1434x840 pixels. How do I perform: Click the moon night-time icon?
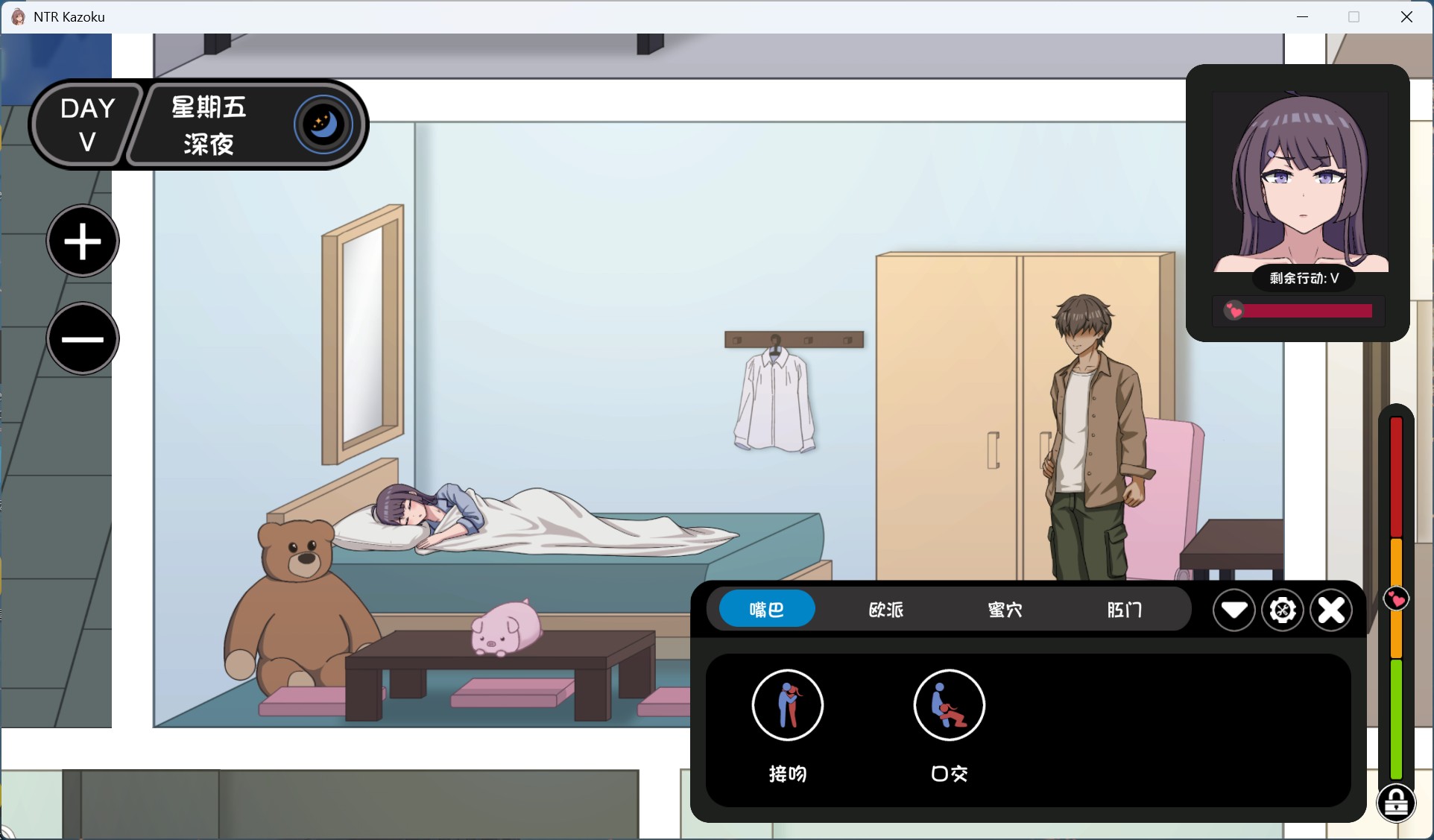[x=323, y=124]
